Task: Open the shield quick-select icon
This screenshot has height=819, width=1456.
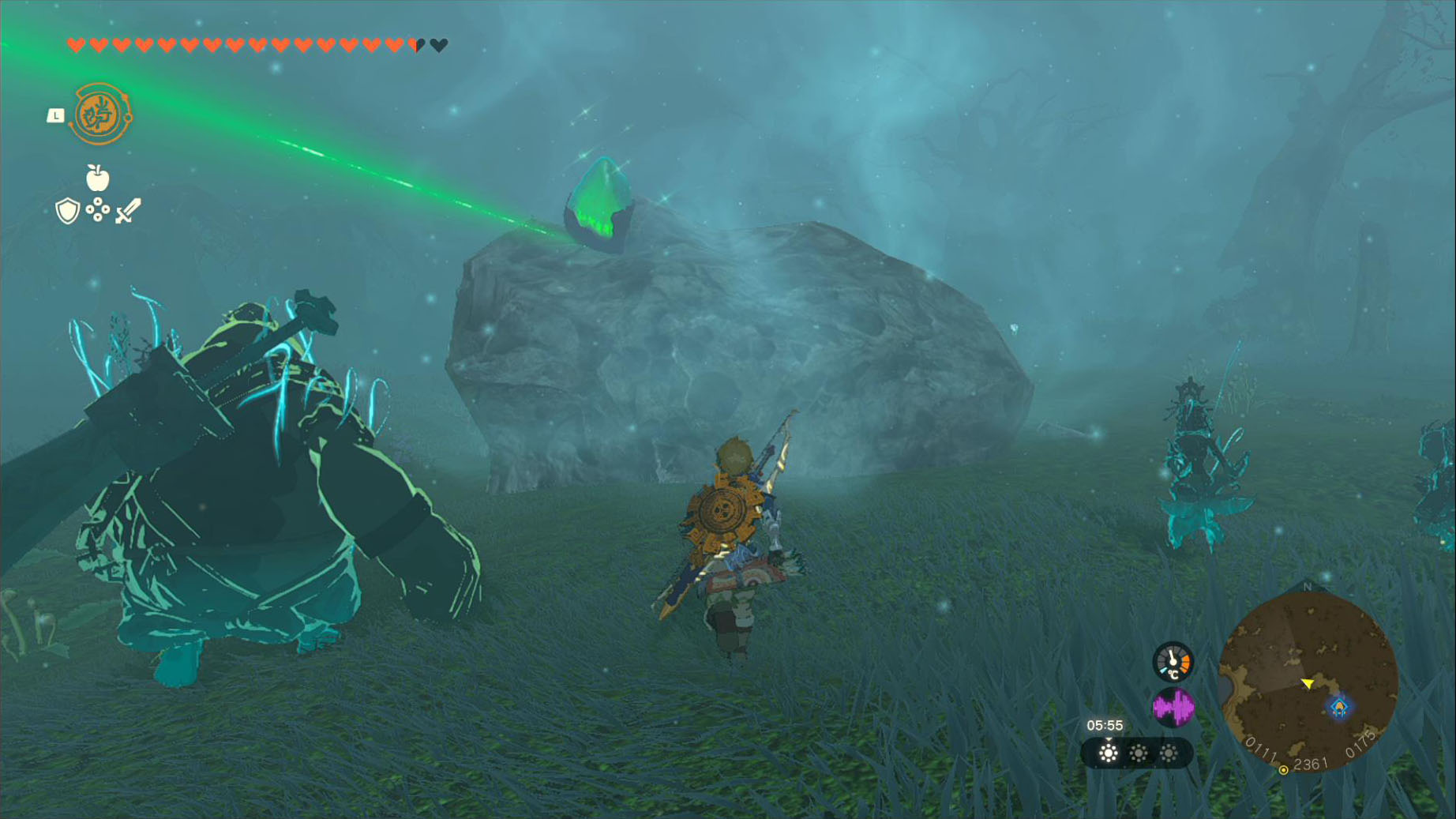Action: (68, 211)
